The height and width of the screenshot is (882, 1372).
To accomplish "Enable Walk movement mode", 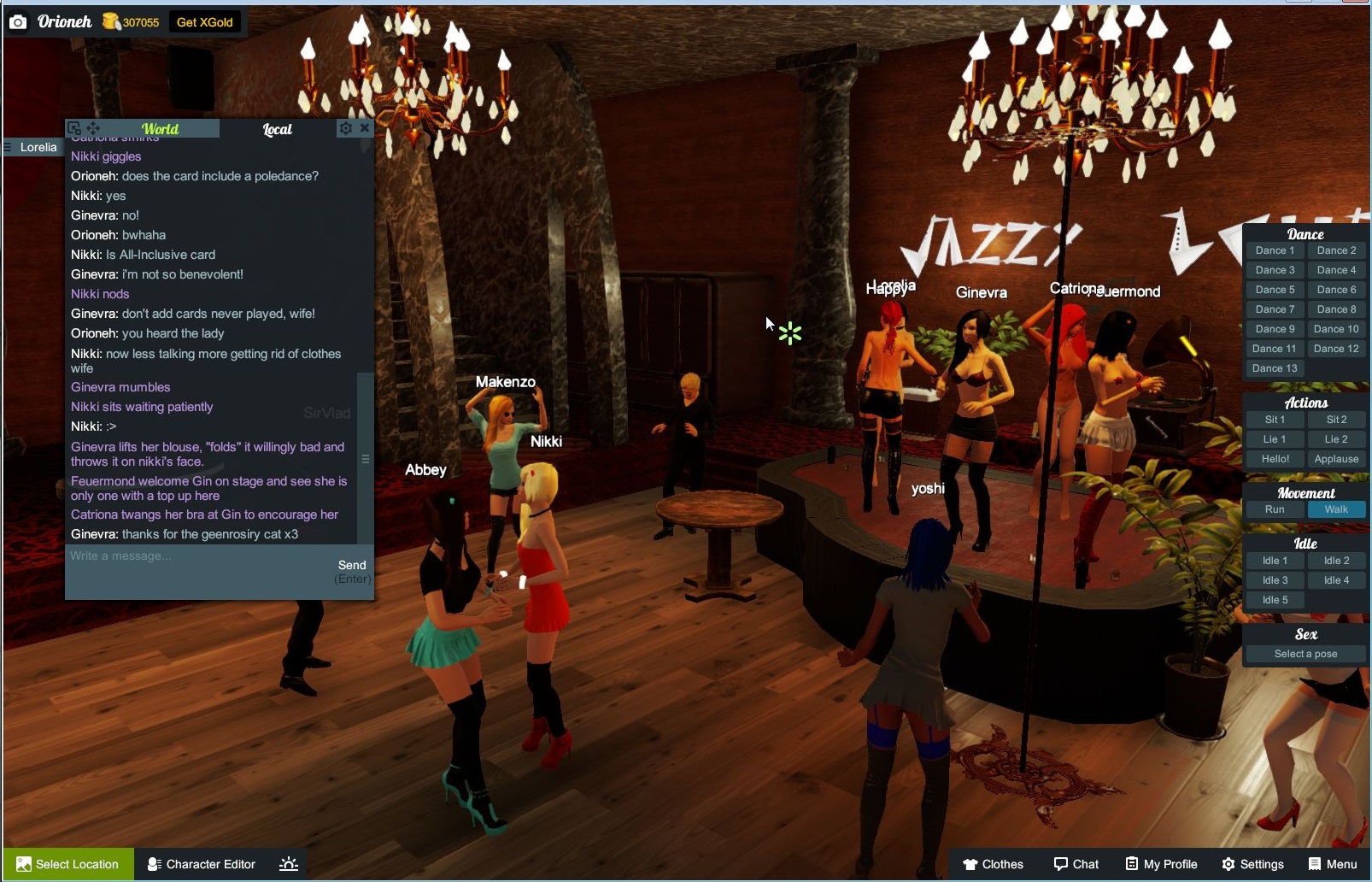I will (1335, 509).
